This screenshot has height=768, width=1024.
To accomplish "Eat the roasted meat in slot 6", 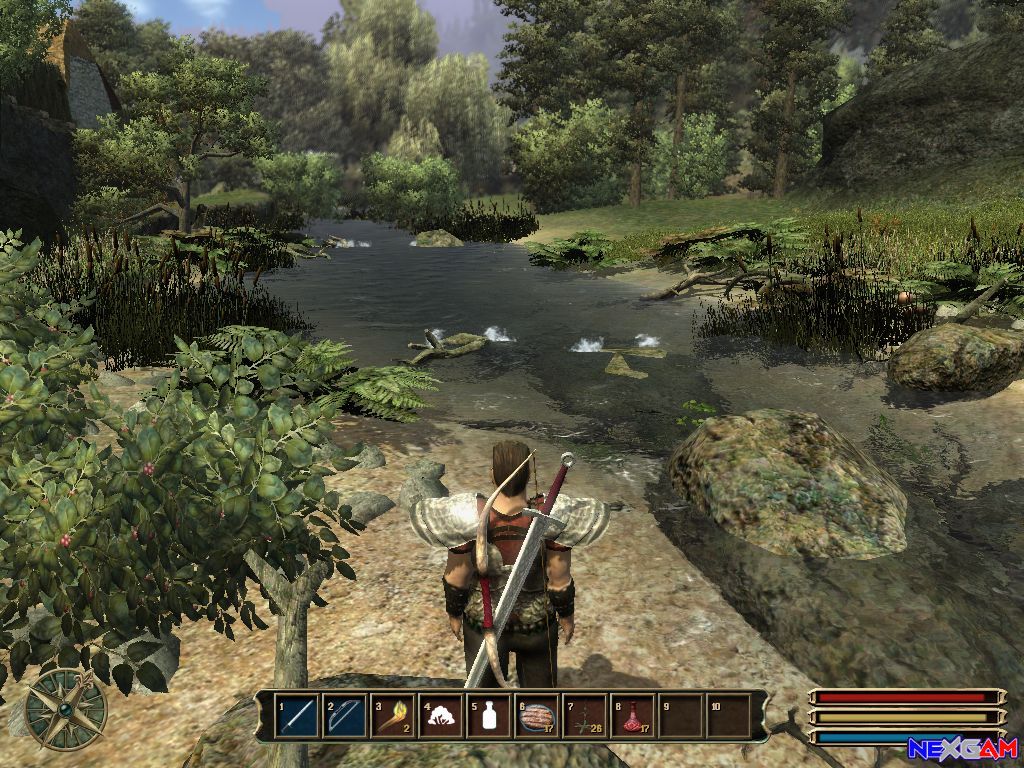I will tap(538, 716).
